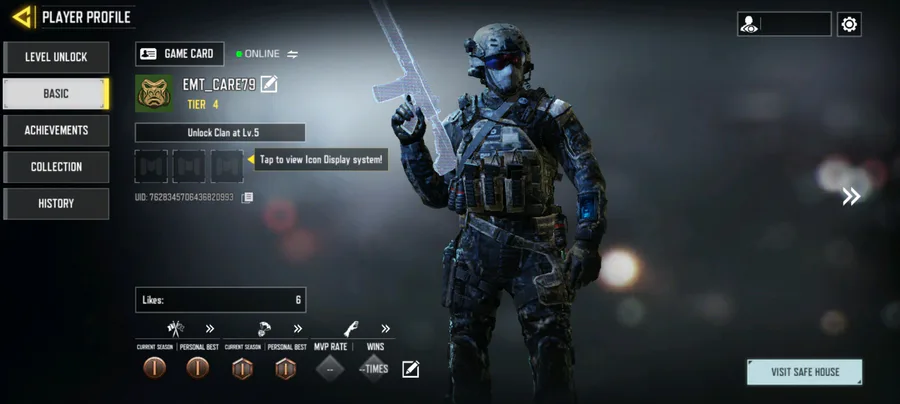This screenshot has height=404, width=900.
Task: Expand battle royale parachute stats arrow
Action: [297, 328]
